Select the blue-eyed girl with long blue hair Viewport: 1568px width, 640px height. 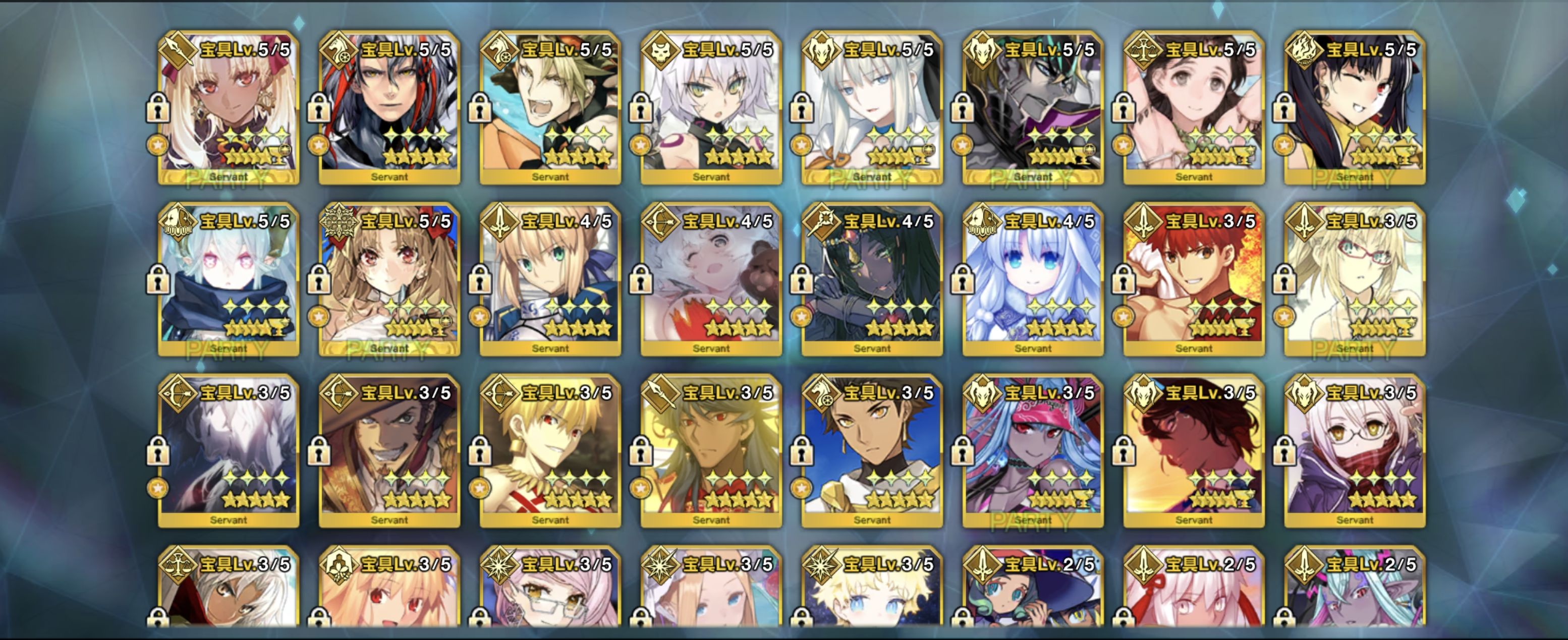1033,280
